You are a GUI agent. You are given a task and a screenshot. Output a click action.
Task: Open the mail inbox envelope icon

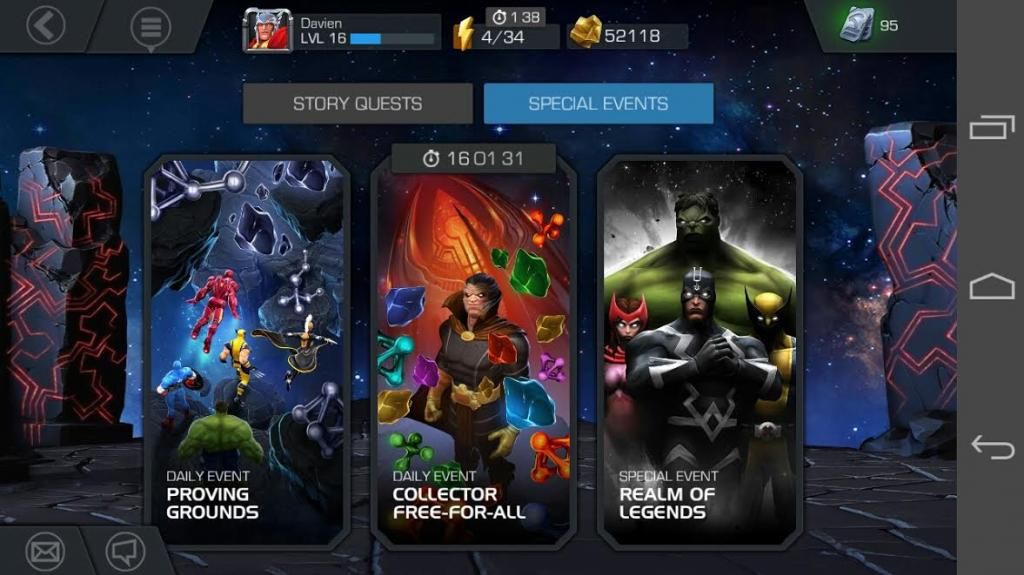pos(45,551)
